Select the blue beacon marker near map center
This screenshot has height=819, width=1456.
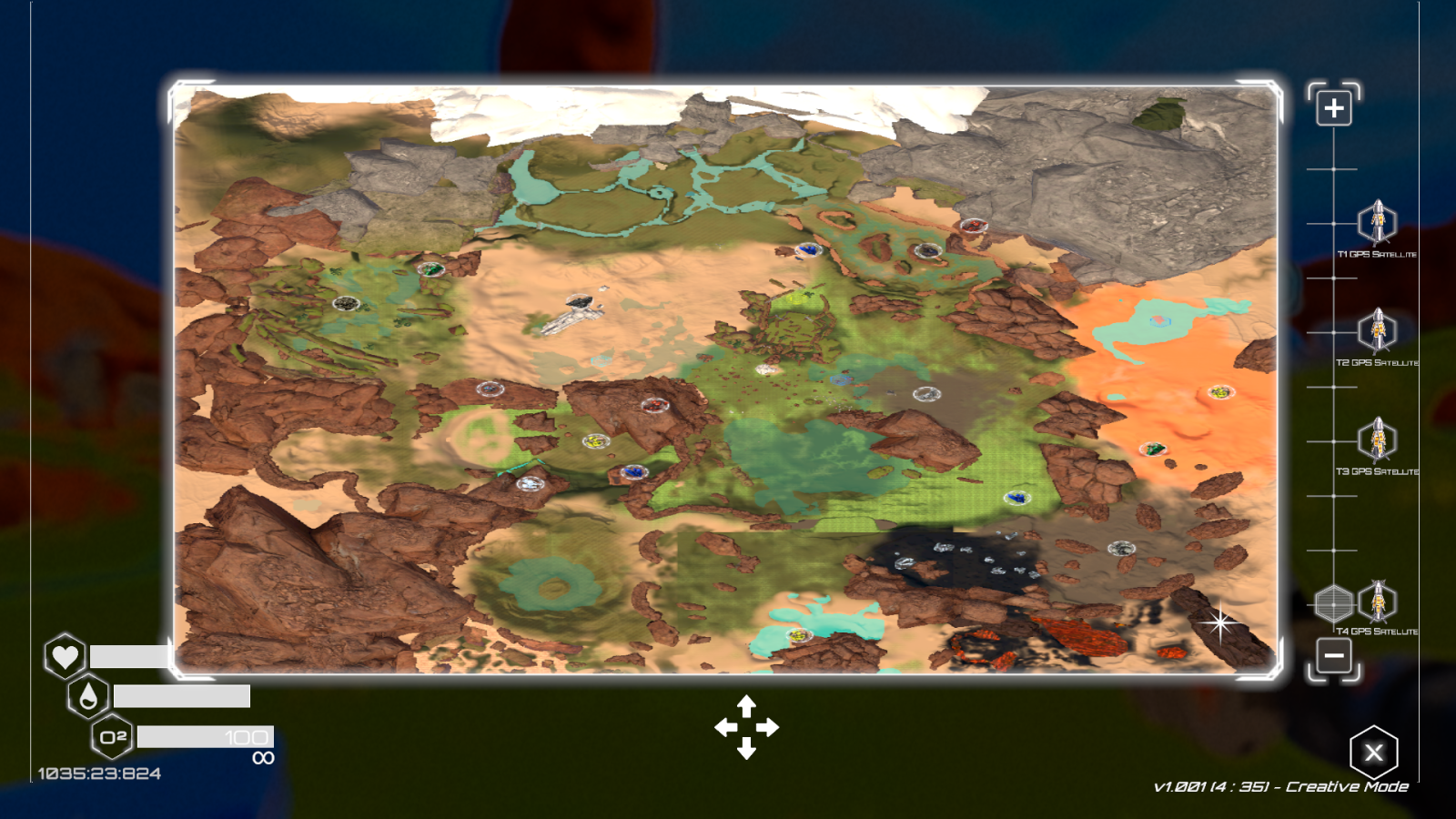(x=632, y=471)
